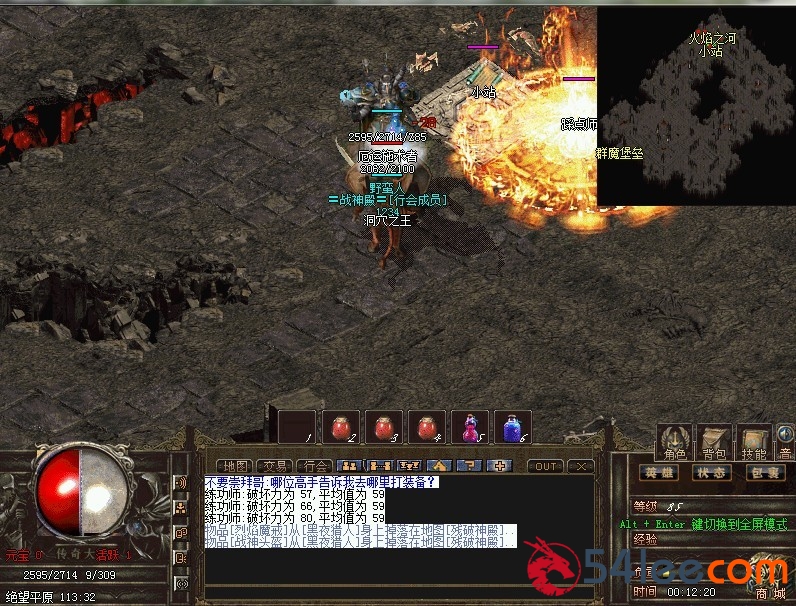
Task: Click the 交易 (Trade) button
Action: click(x=273, y=466)
